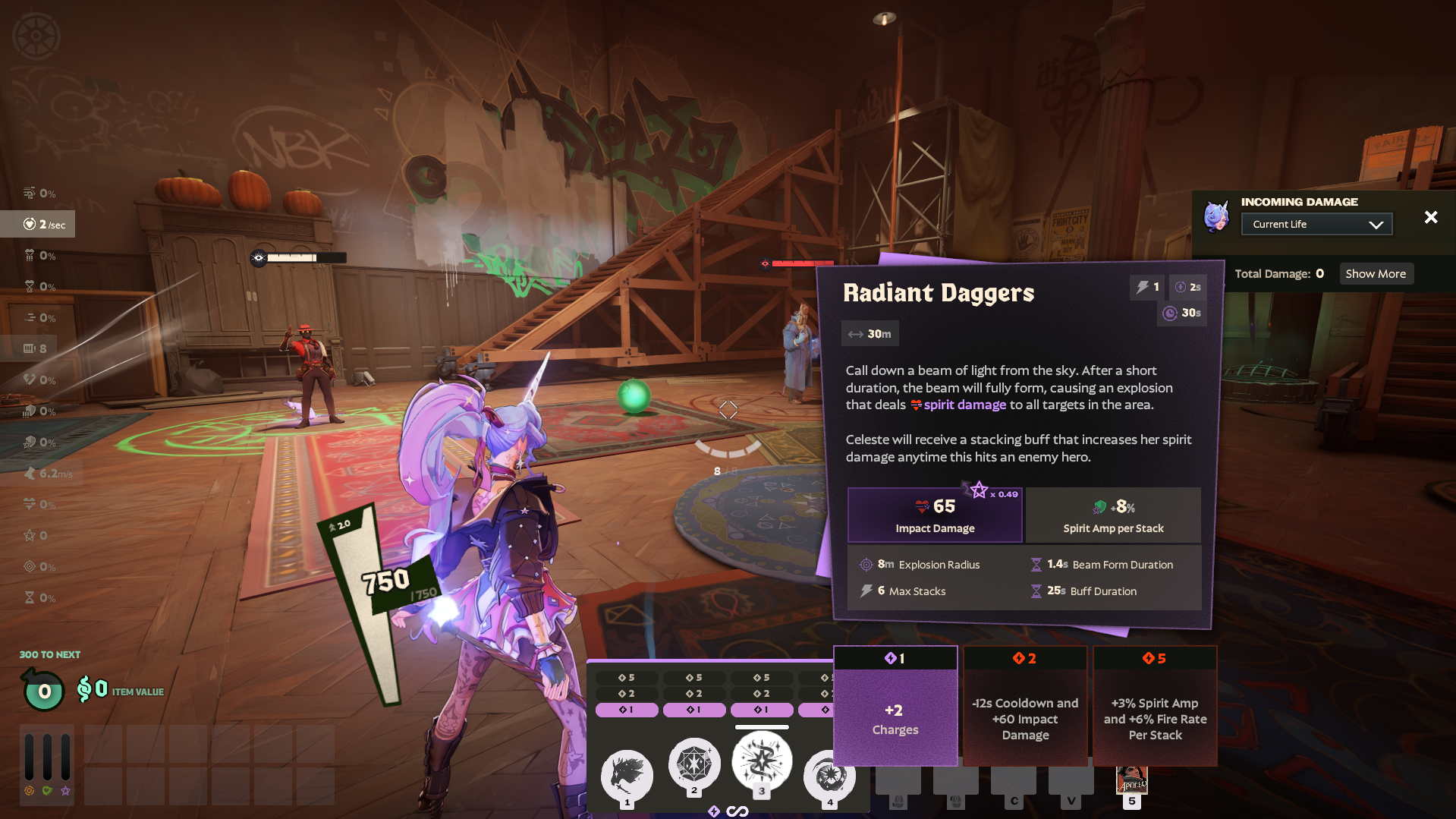This screenshot has height=819, width=1456.
Task: Toggle the highlighted 2/sec regeneration stat row
Action: [37, 224]
